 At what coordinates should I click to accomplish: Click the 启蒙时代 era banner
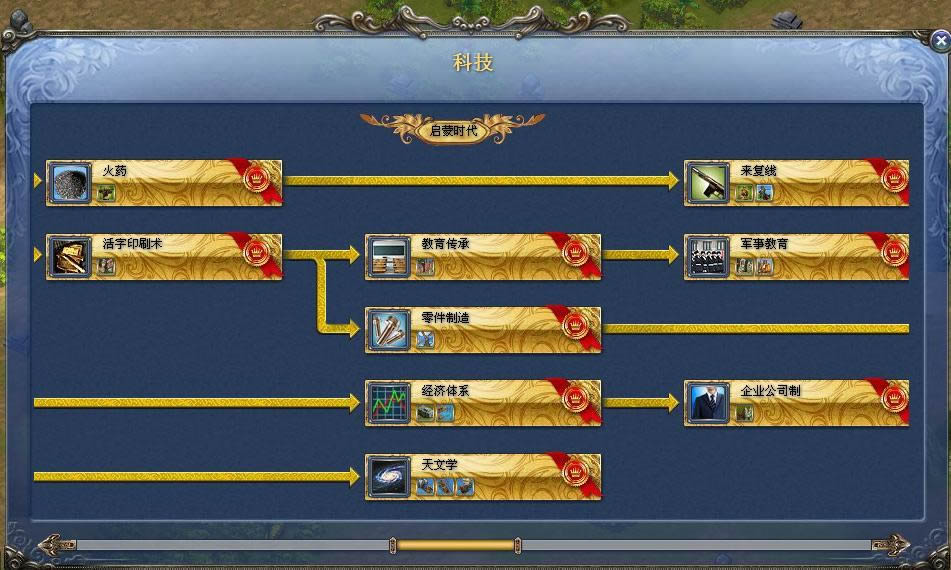(x=454, y=130)
